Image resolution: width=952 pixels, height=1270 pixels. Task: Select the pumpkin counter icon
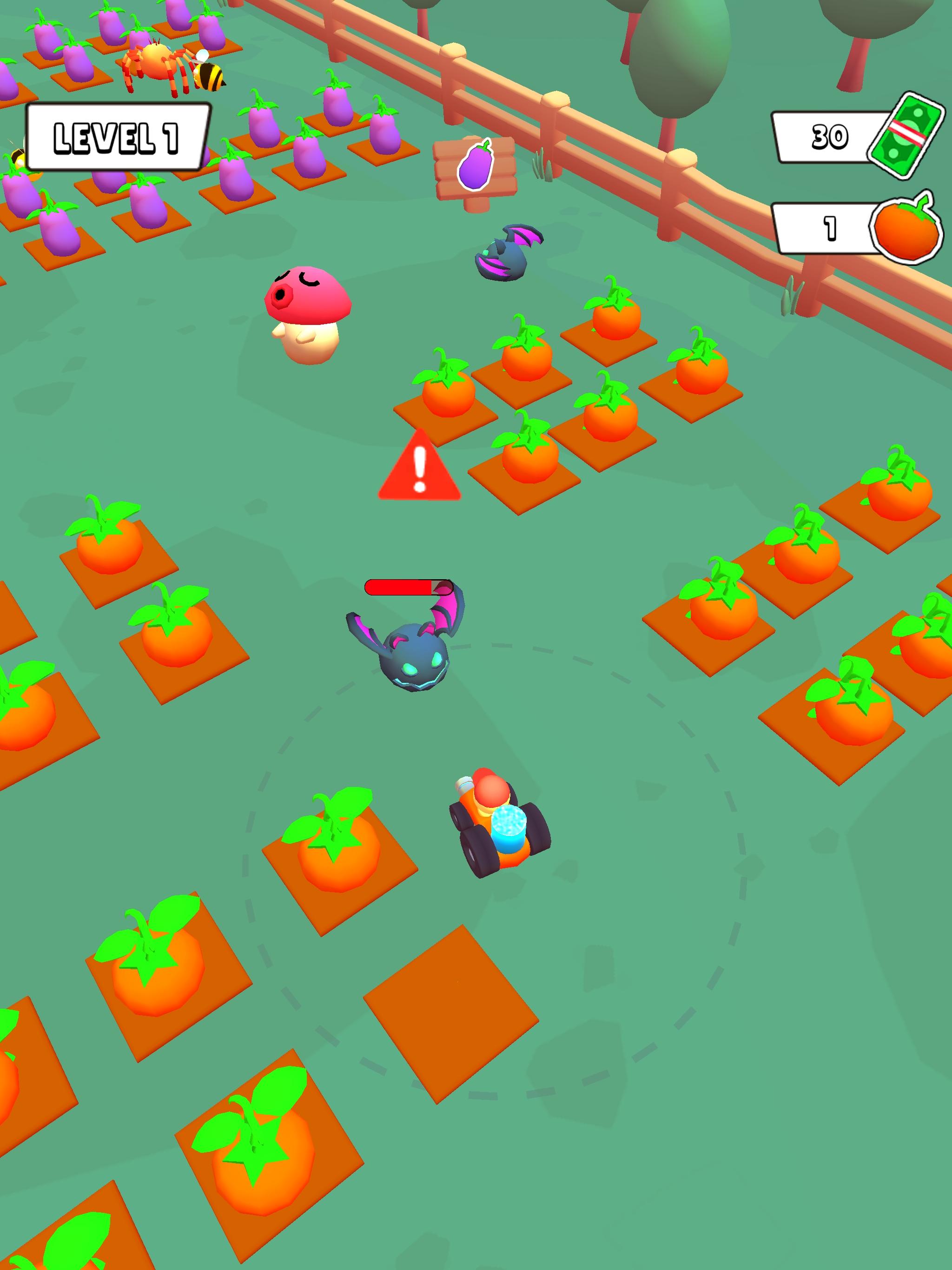click(906, 229)
